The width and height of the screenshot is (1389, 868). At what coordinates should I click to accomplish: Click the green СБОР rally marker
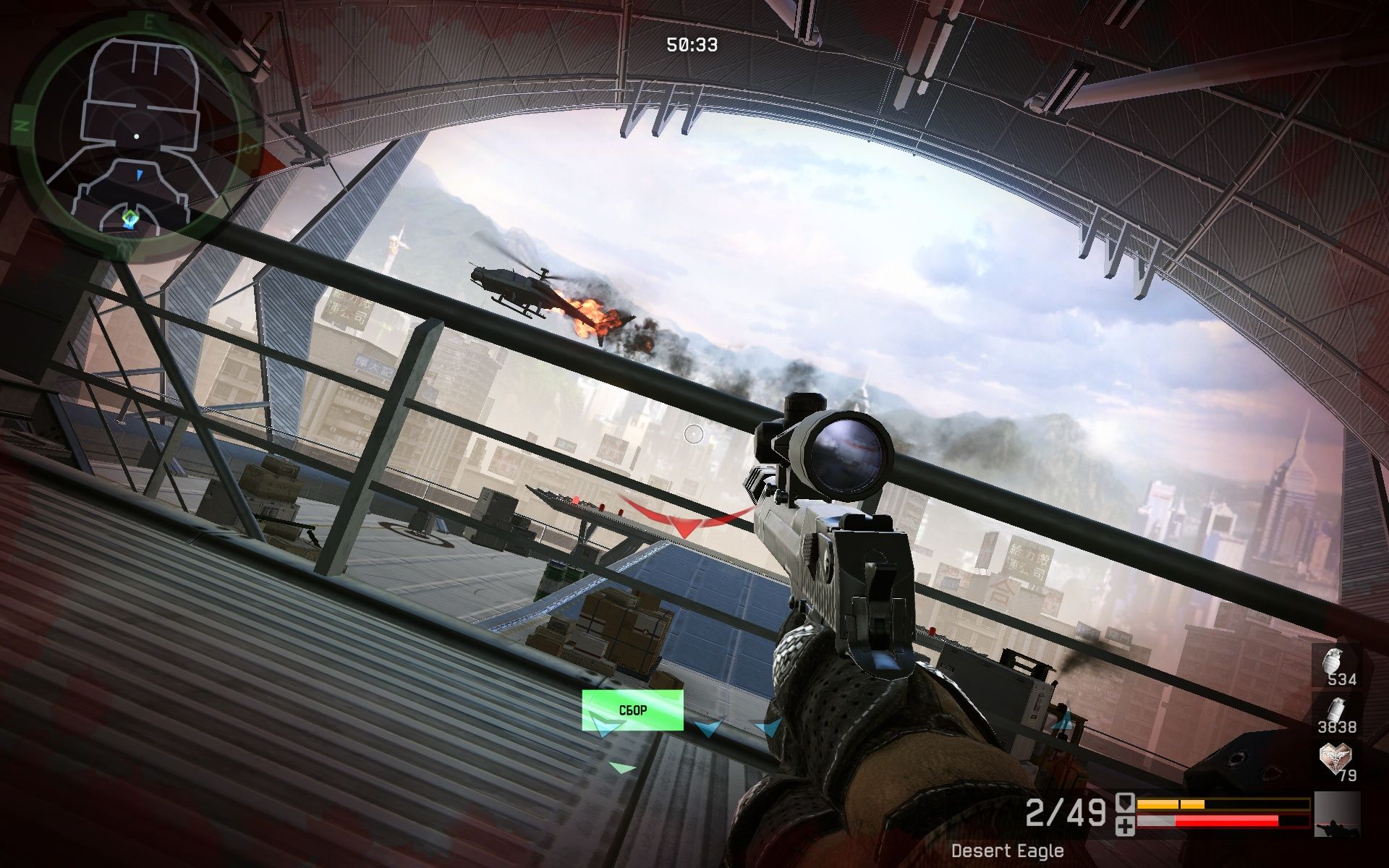[633, 710]
